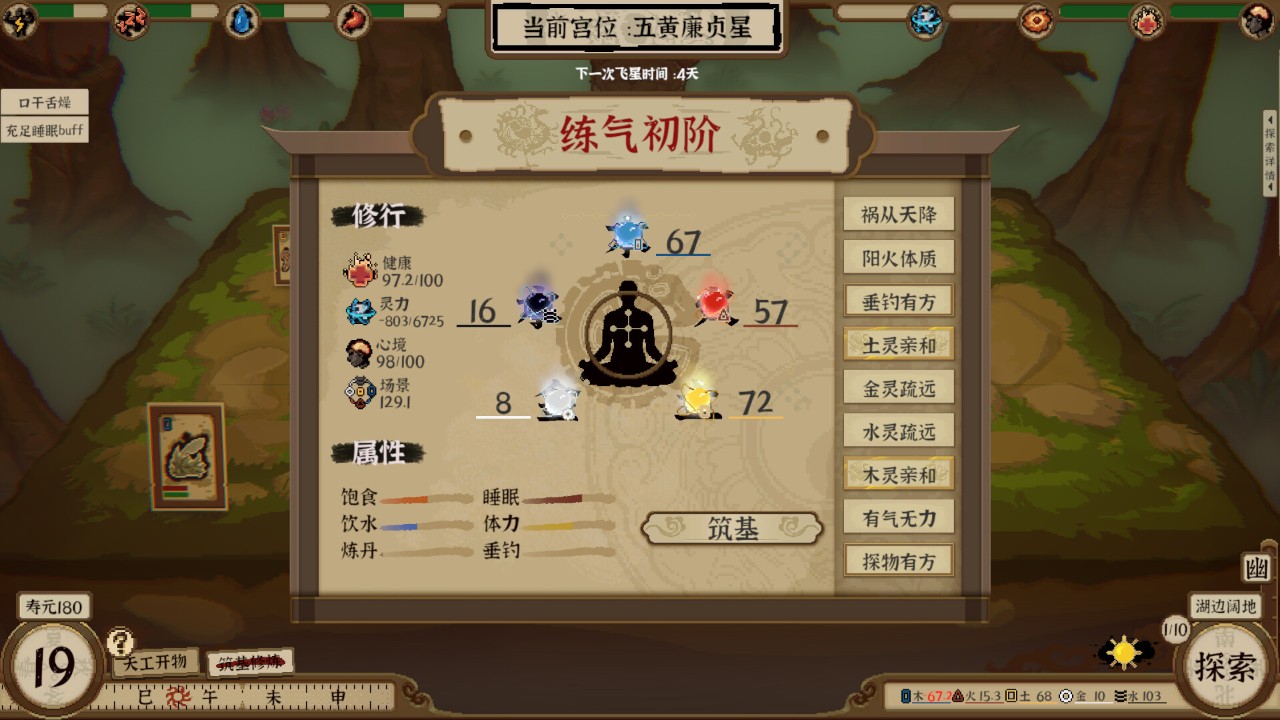Image resolution: width=1280 pixels, height=720 pixels.
Task: Select the crossed-out 筑基修炼 tab
Action: pyautogui.click(x=251, y=661)
